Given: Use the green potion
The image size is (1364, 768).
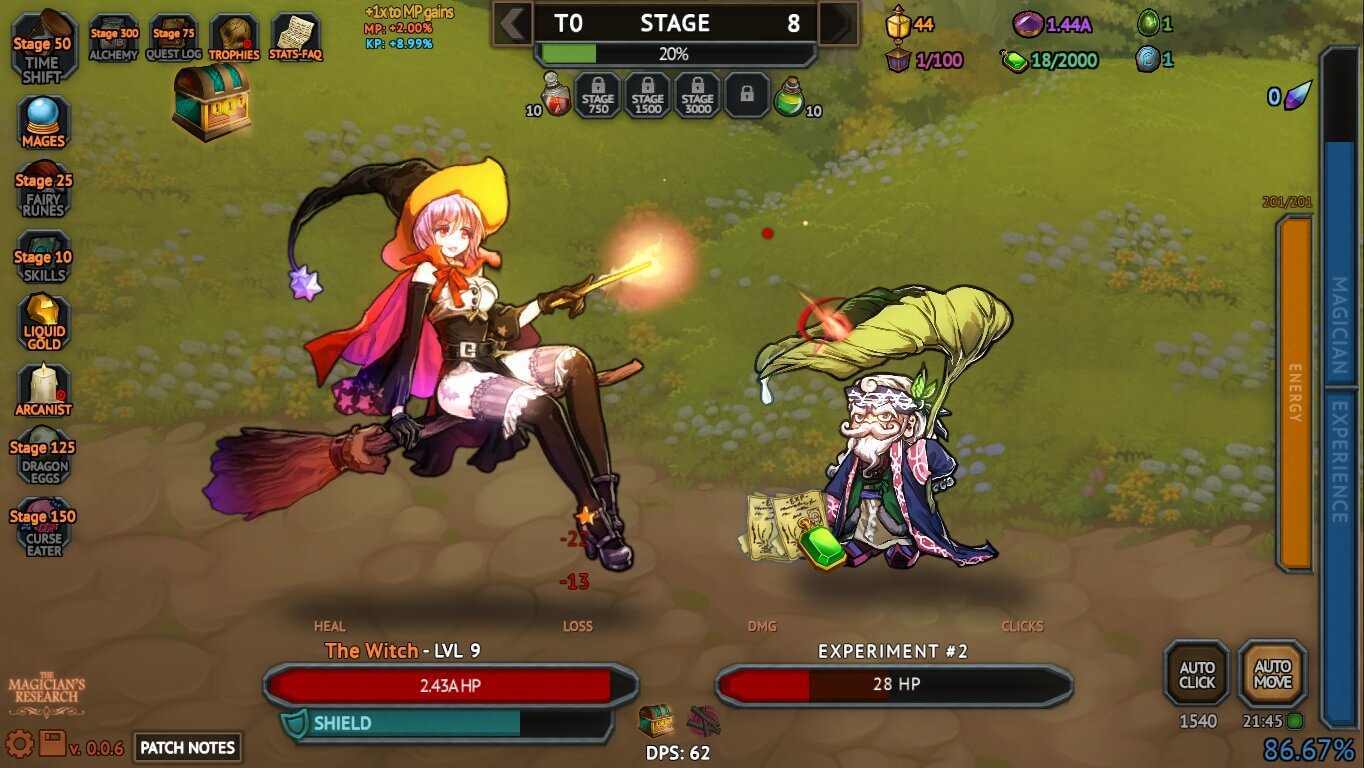Looking at the screenshot, I should click(790, 97).
